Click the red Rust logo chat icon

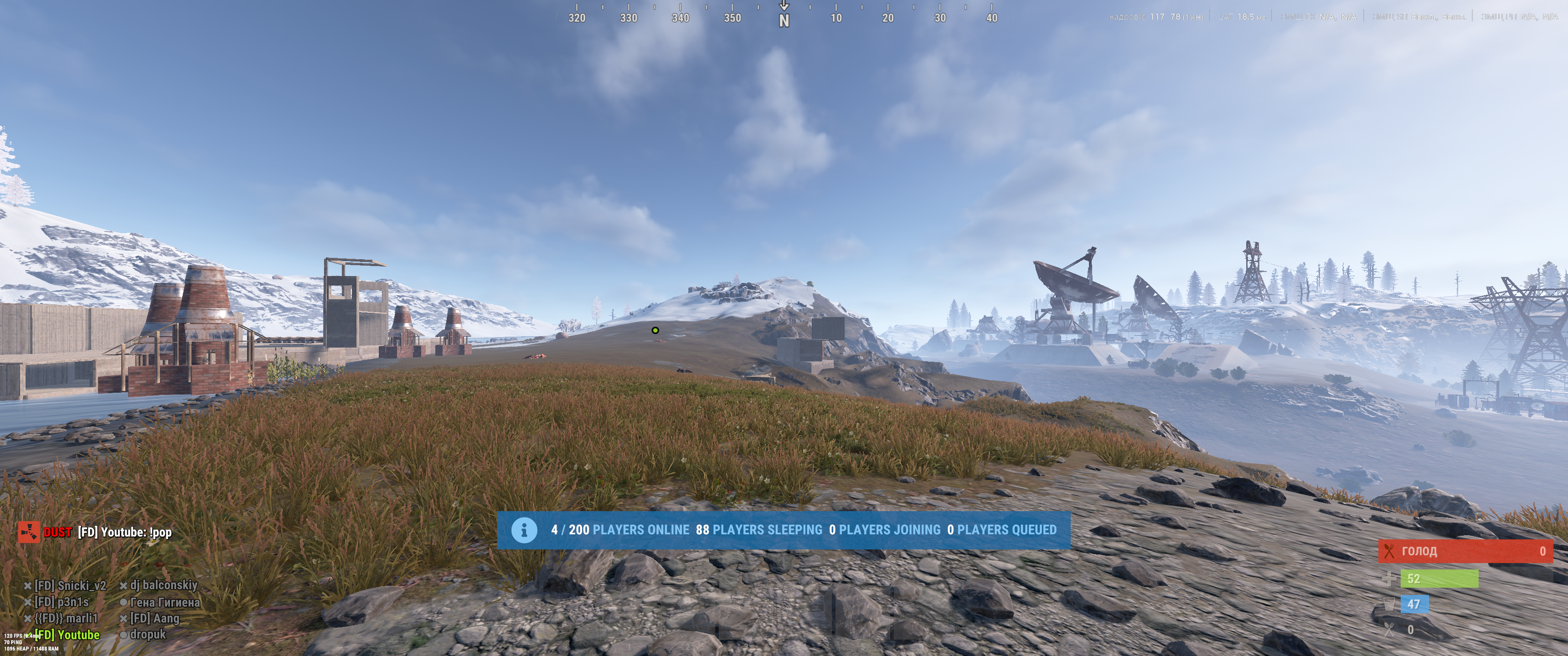click(29, 532)
